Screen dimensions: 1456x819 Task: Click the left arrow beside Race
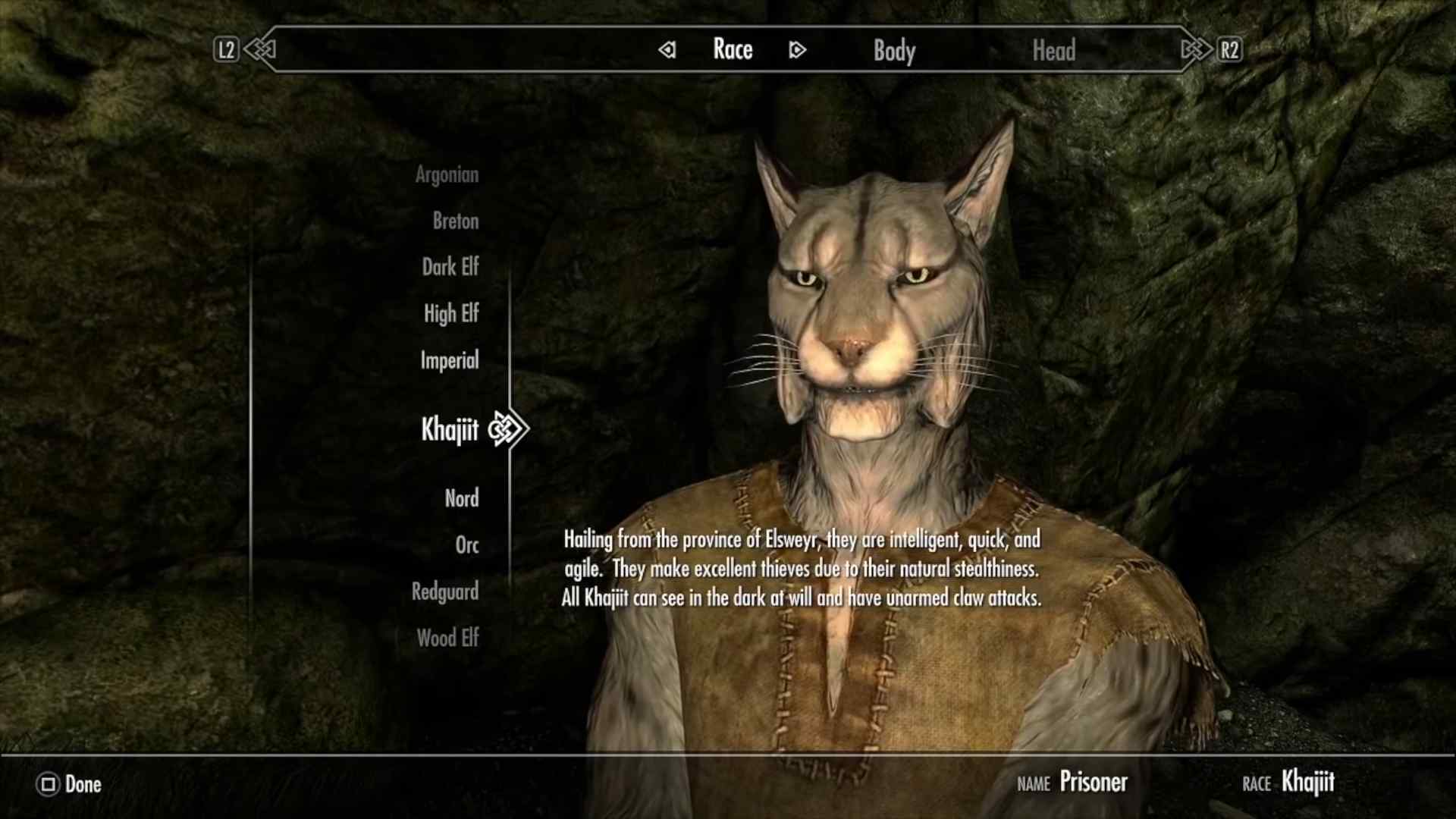(x=667, y=50)
